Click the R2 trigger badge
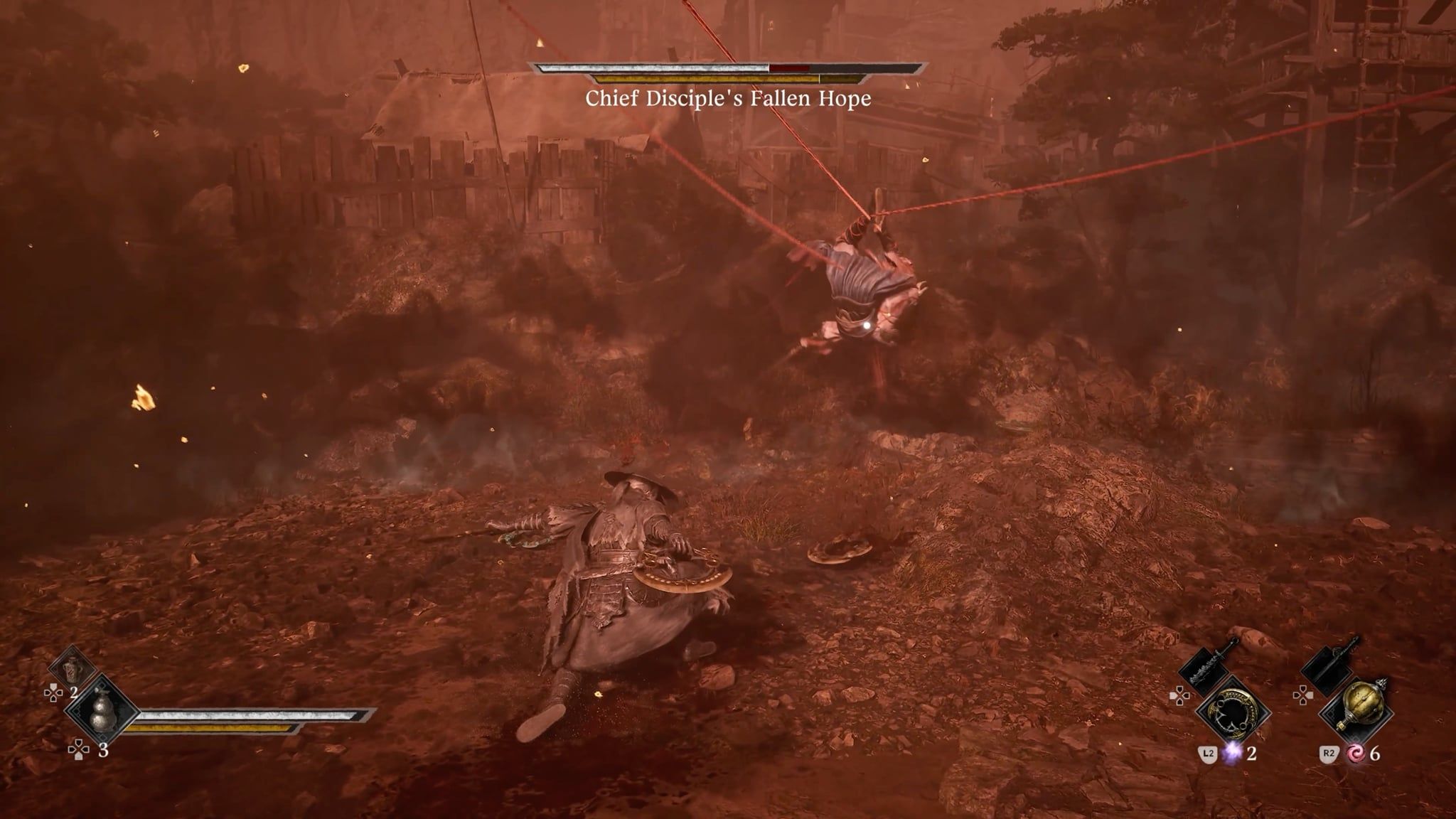This screenshot has width=1456, height=819. [1329, 752]
